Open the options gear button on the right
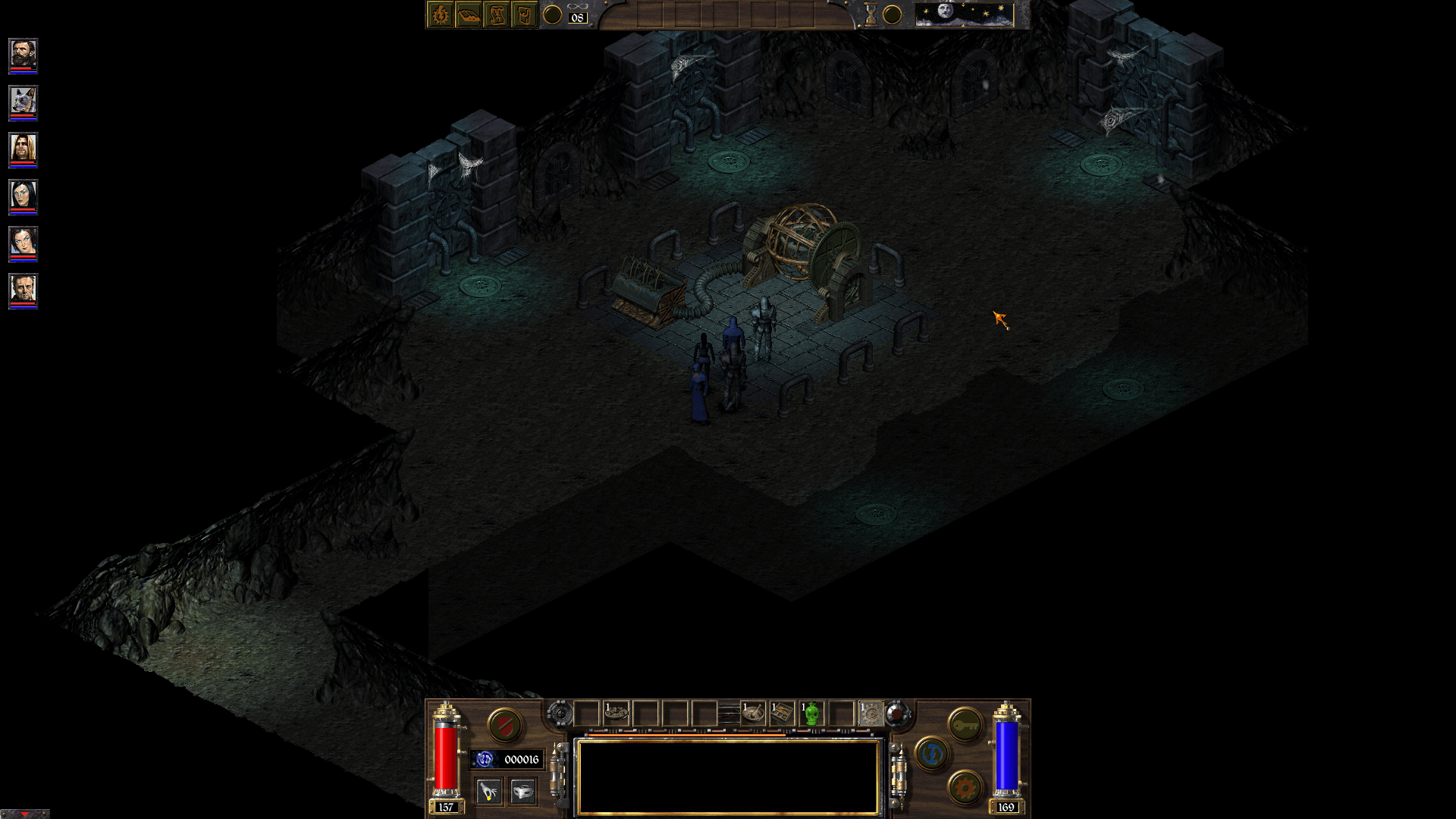The image size is (1456, 819). coord(965,787)
